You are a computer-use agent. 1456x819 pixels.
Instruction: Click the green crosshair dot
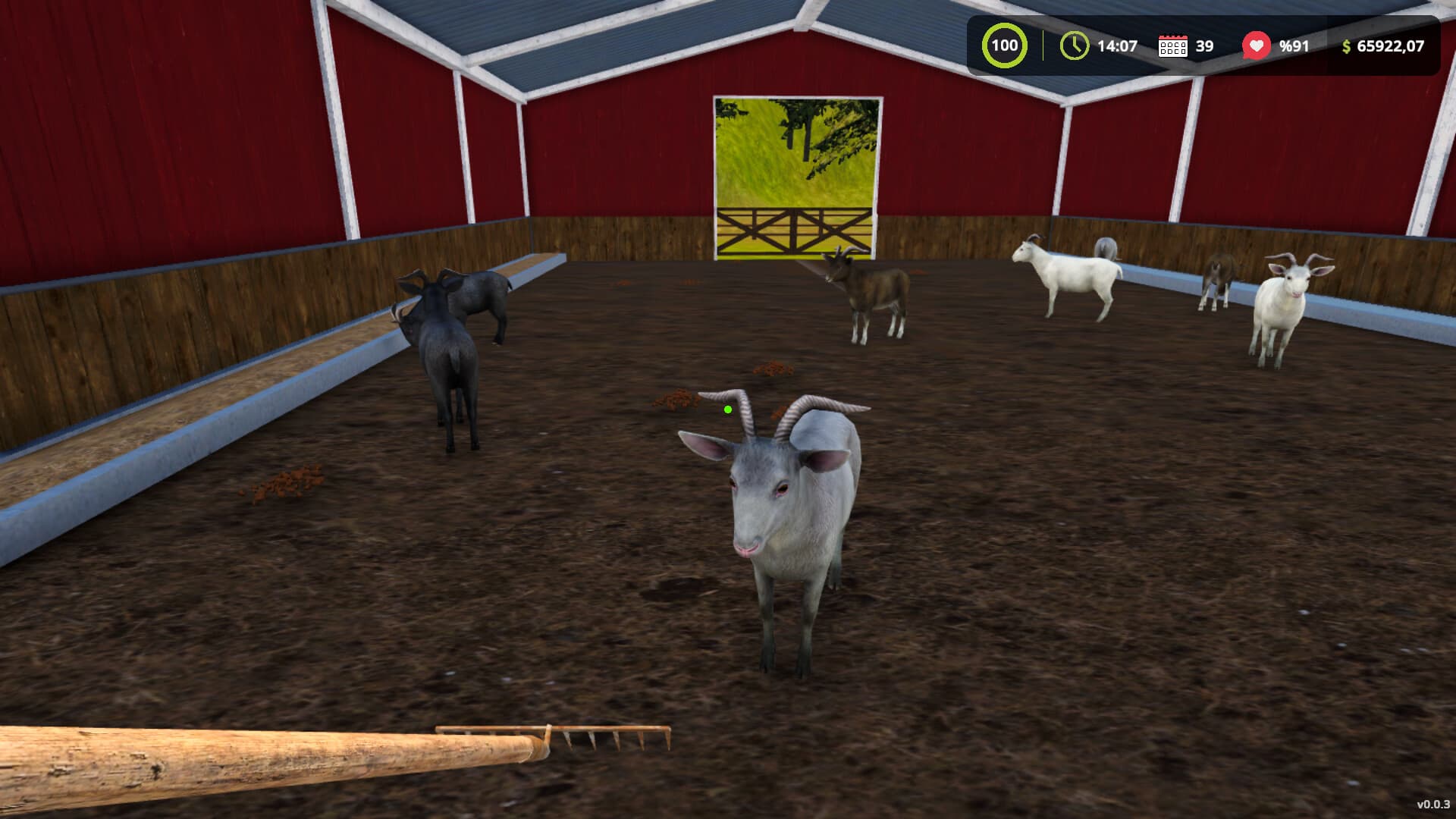(727, 409)
